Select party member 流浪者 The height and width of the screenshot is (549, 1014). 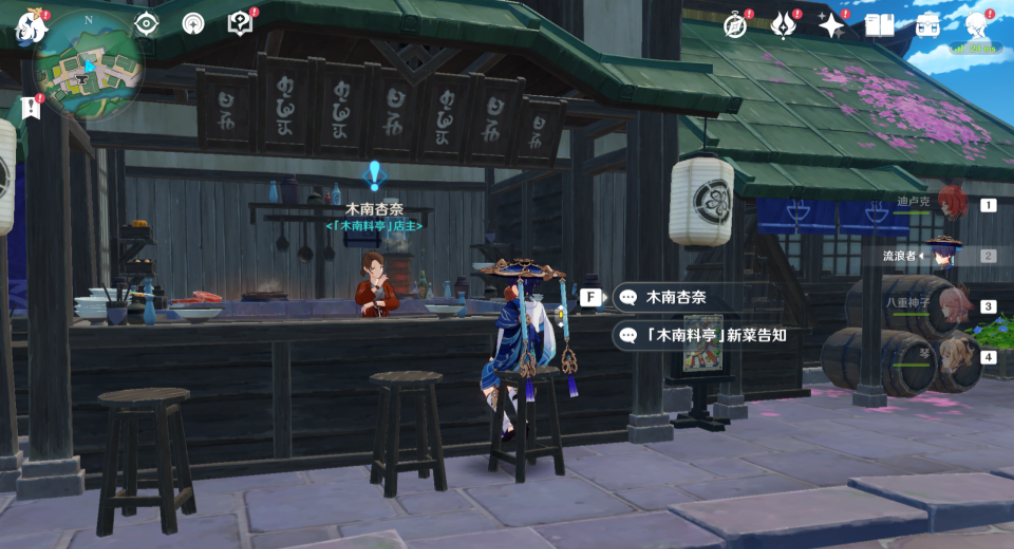pos(944,254)
